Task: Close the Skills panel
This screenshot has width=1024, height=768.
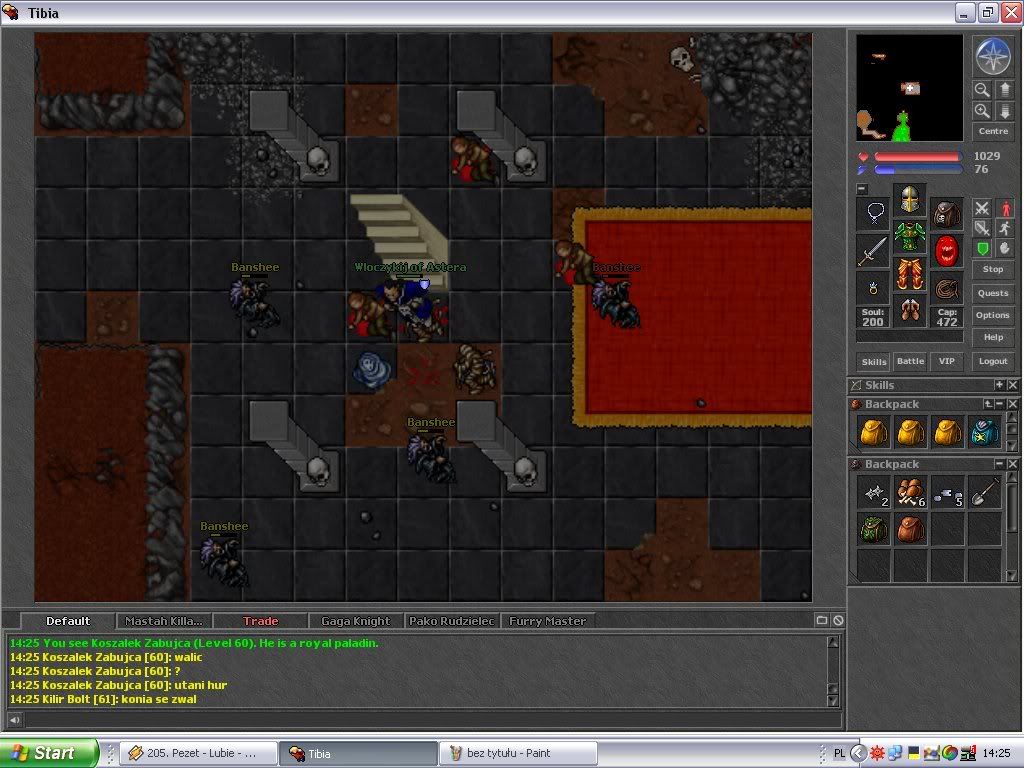Action: [x=1012, y=385]
